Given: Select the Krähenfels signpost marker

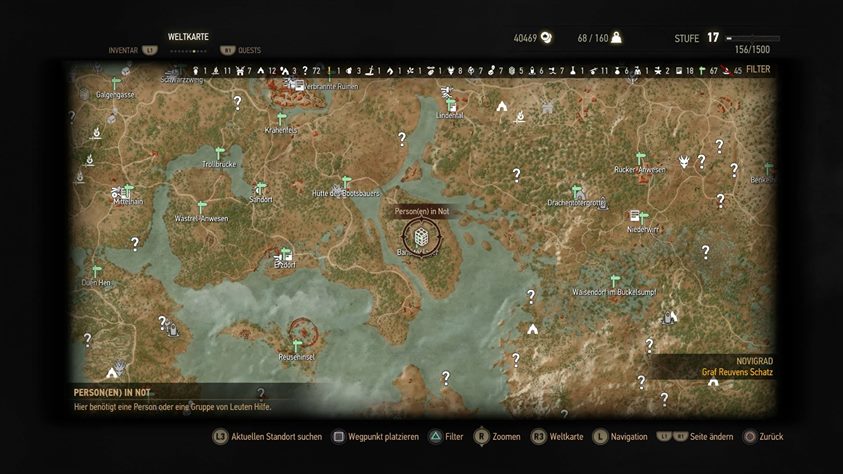Looking at the screenshot, I should (x=281, y=118).
